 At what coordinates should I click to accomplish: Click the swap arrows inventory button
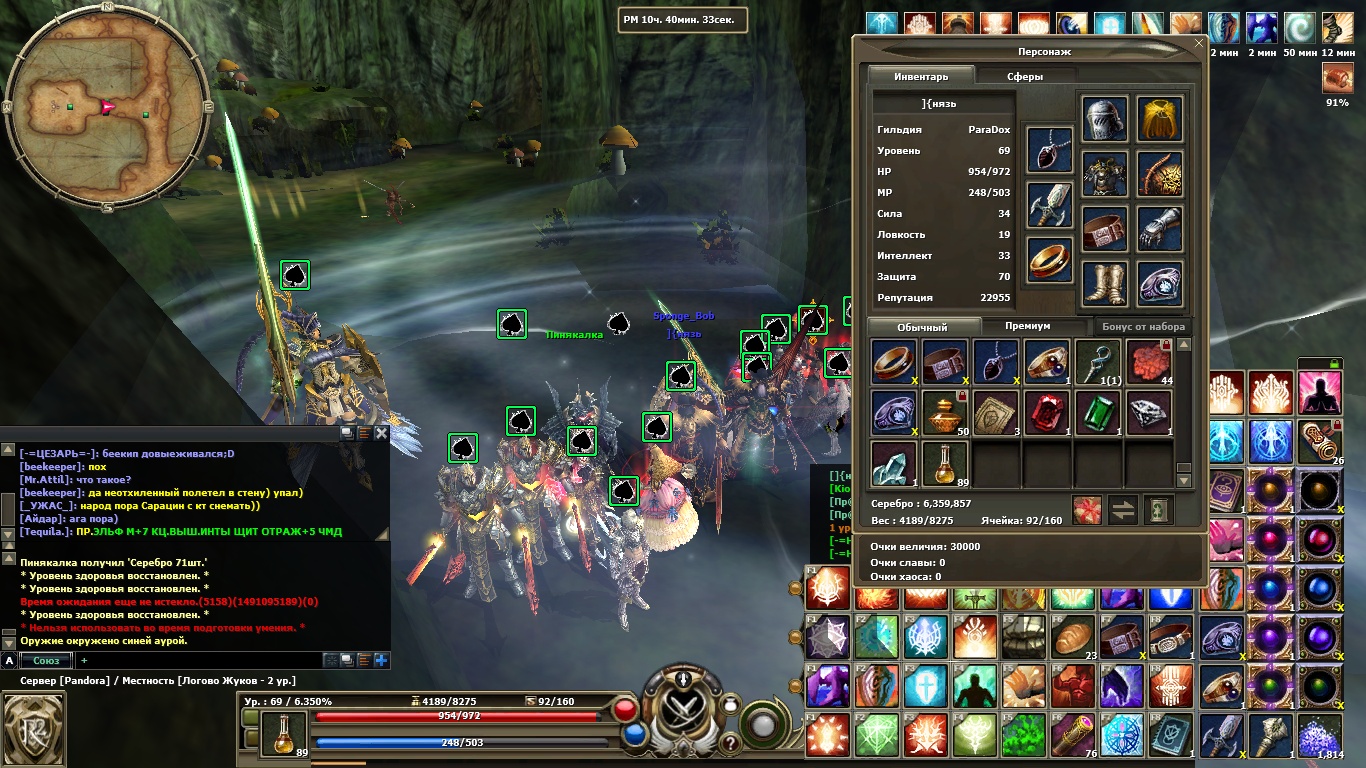1123,510
